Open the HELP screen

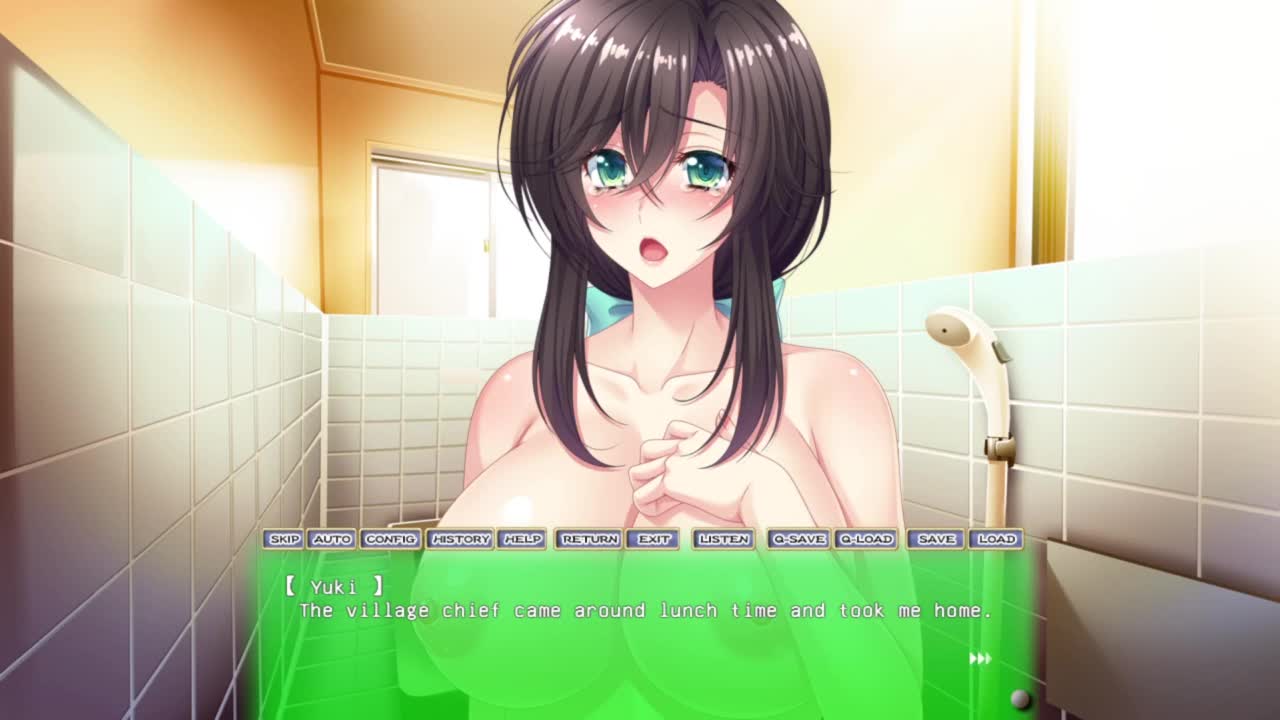[x=522, y=539]
